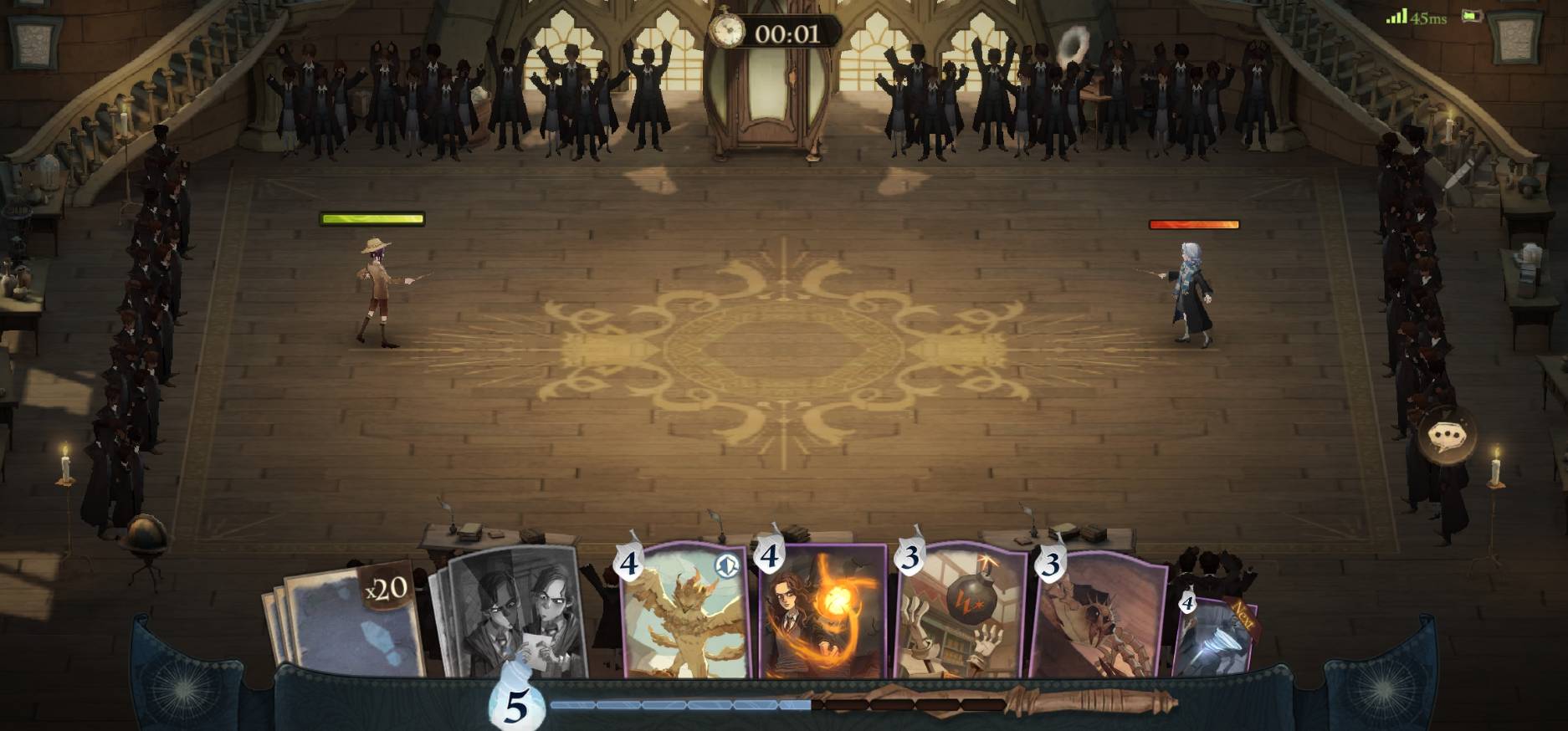Select the skeletal creature card
The image size is (1568, 731).
pos(1099,619)
